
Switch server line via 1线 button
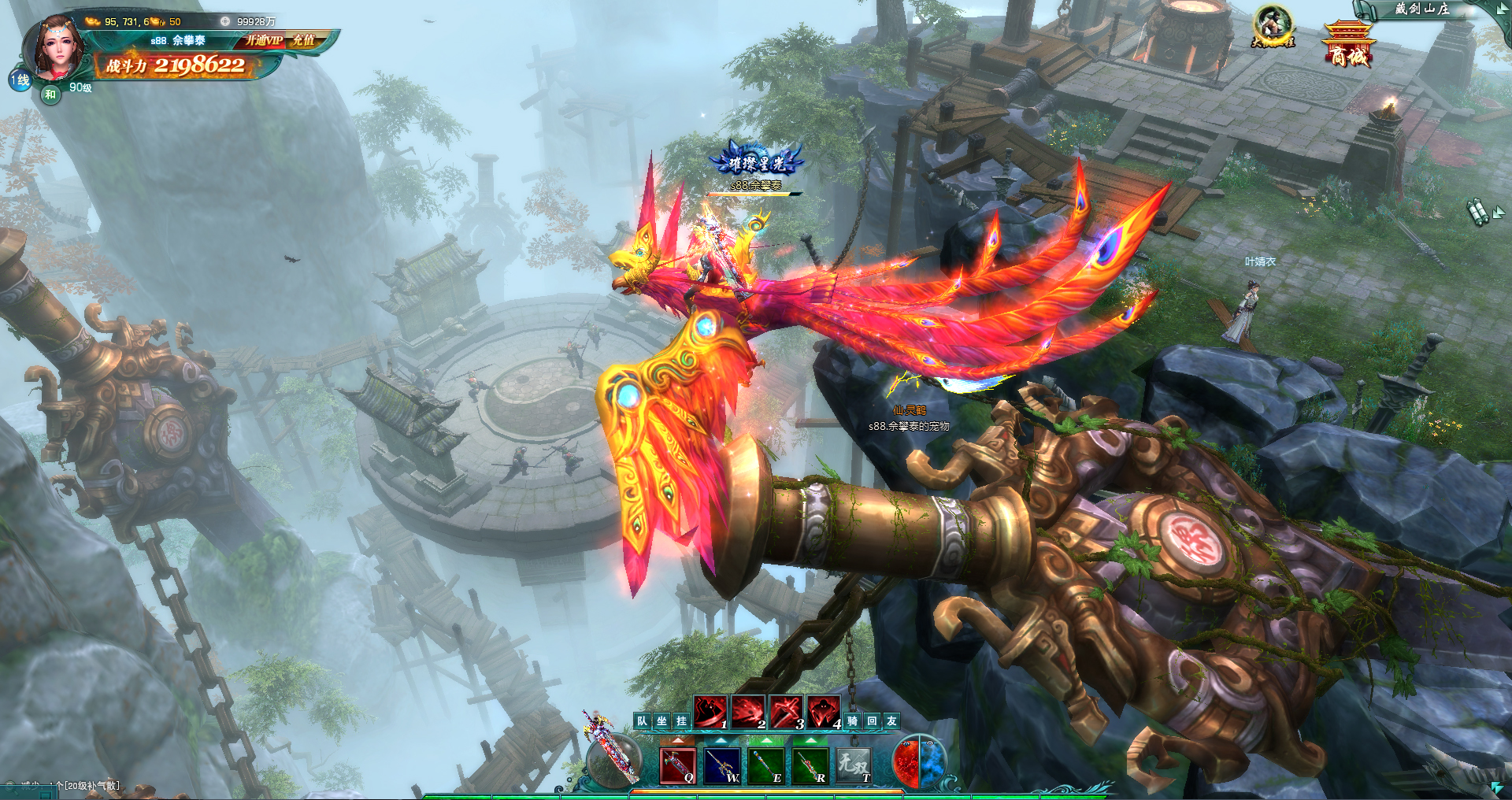(x=20, y=80)
